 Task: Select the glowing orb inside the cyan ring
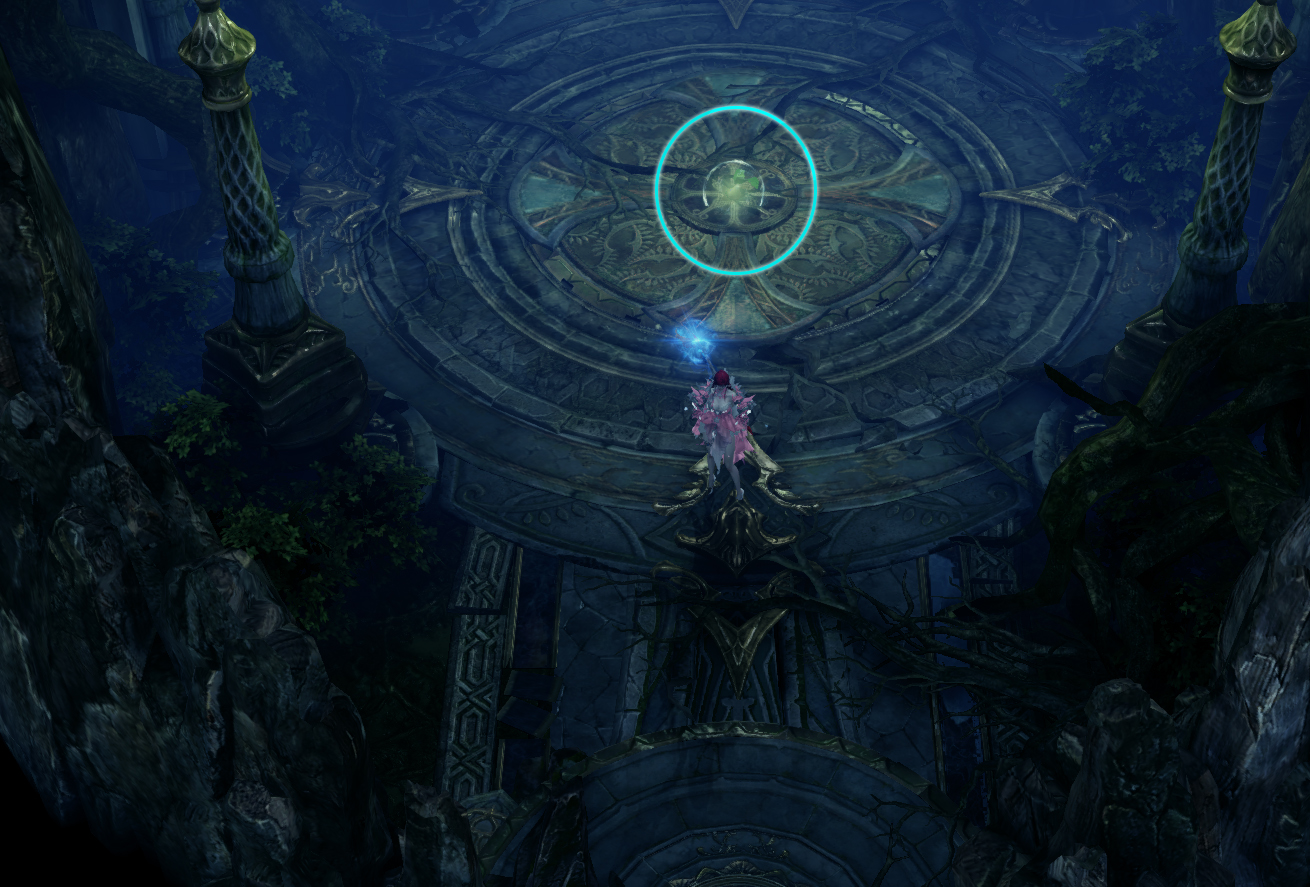tap(736, 190)
